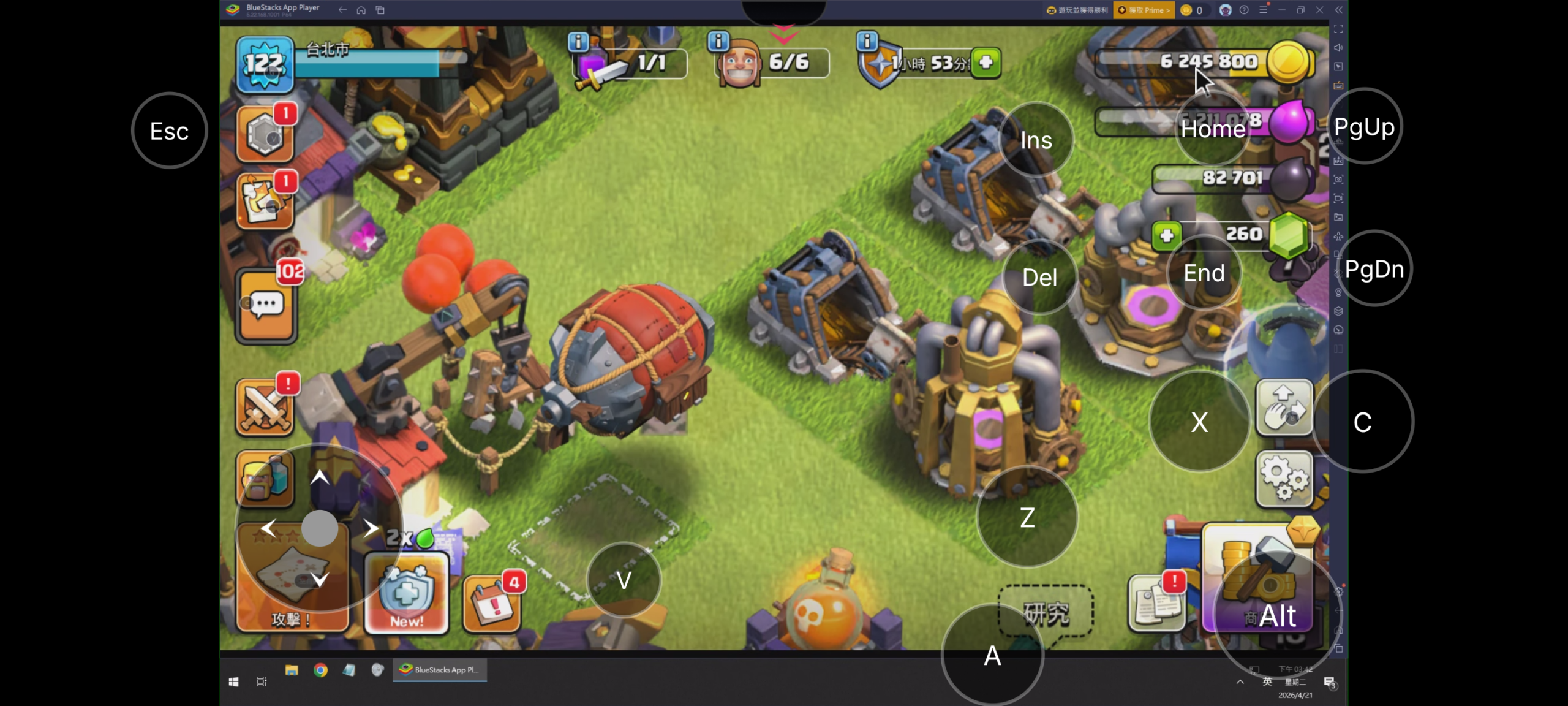Open the calendar events button
The image size is (1568, 706).
(492, 603)
